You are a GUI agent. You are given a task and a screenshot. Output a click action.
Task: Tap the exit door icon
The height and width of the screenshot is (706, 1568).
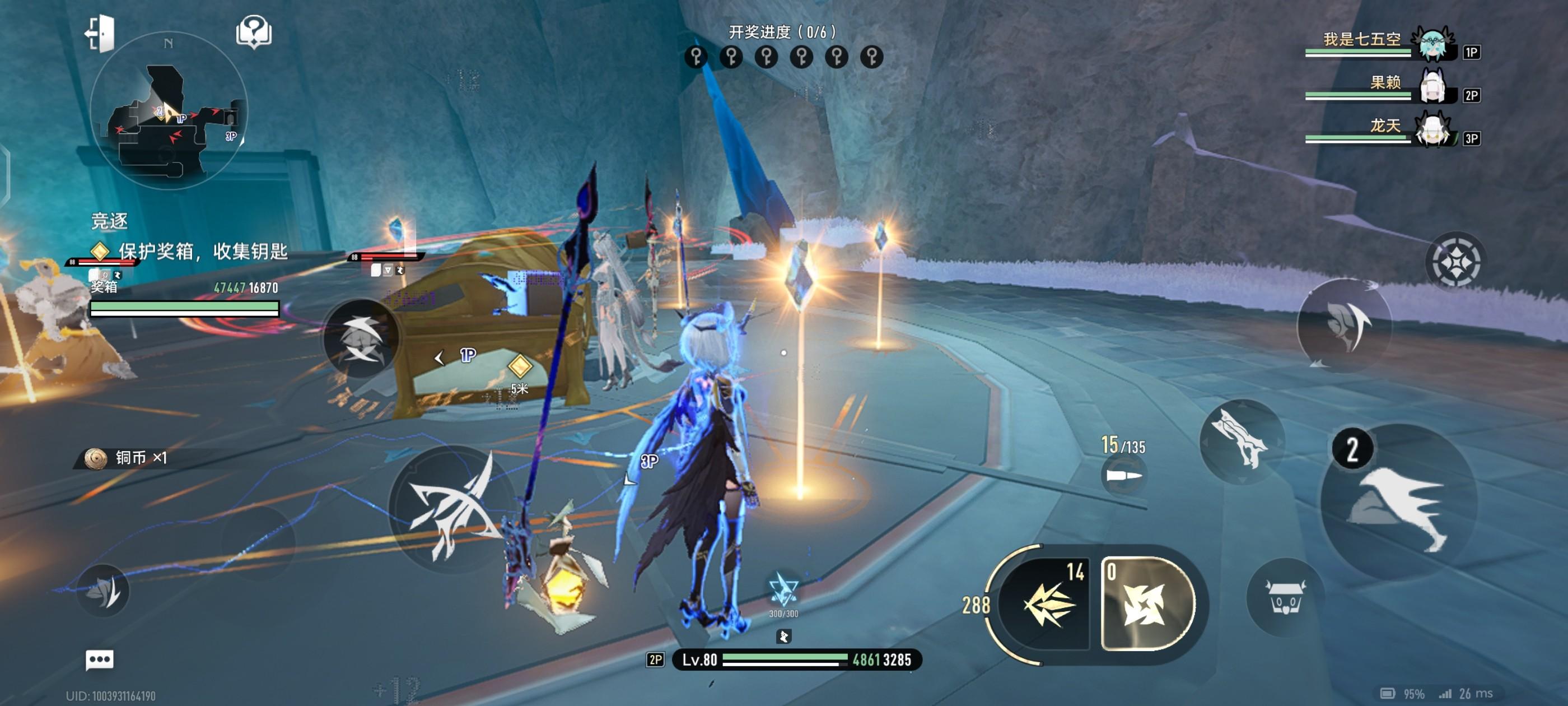[99, 33]
